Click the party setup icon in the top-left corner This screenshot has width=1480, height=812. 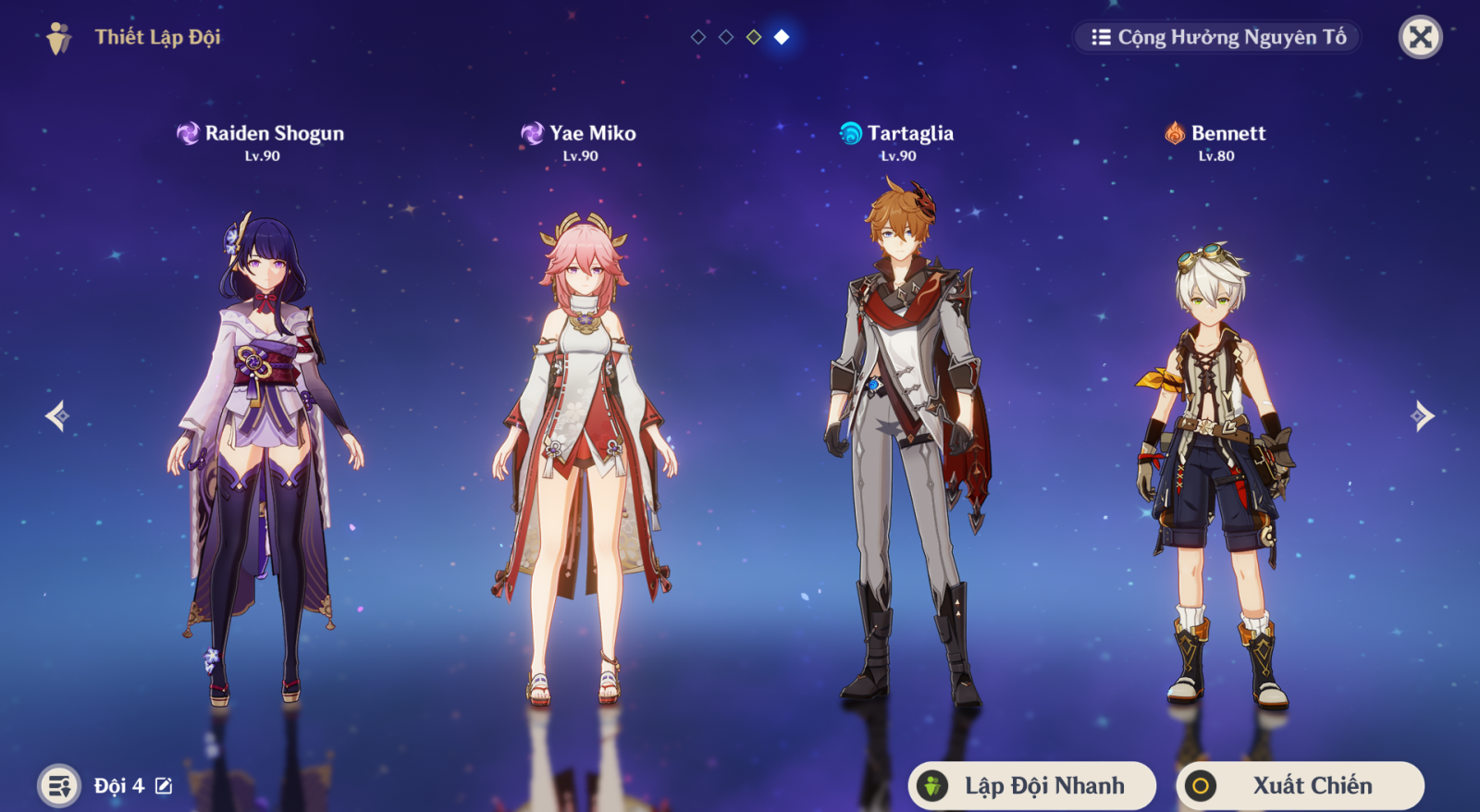[x=57, y=38]
